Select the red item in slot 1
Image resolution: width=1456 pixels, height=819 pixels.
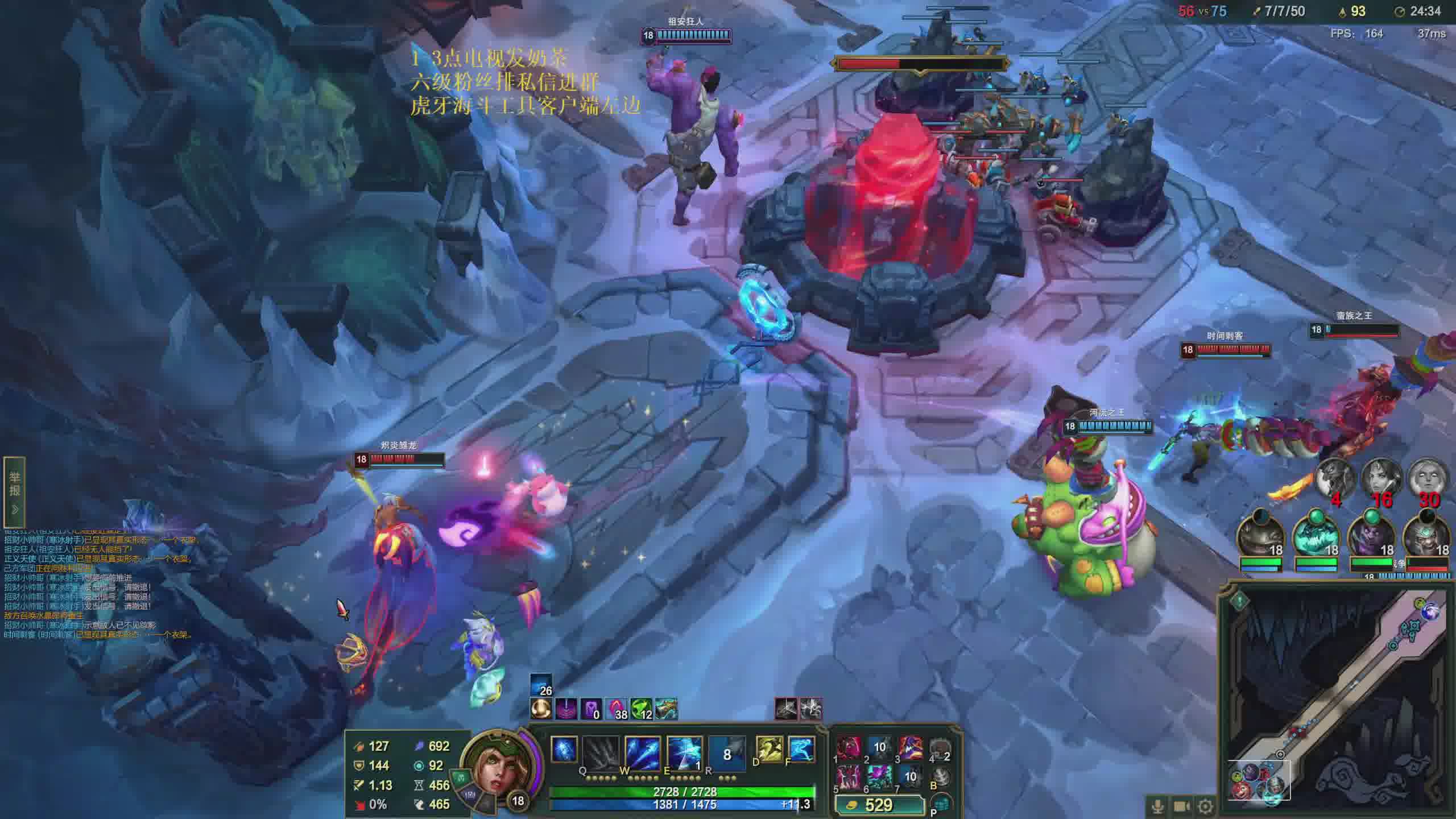click(x=849, y=749)
